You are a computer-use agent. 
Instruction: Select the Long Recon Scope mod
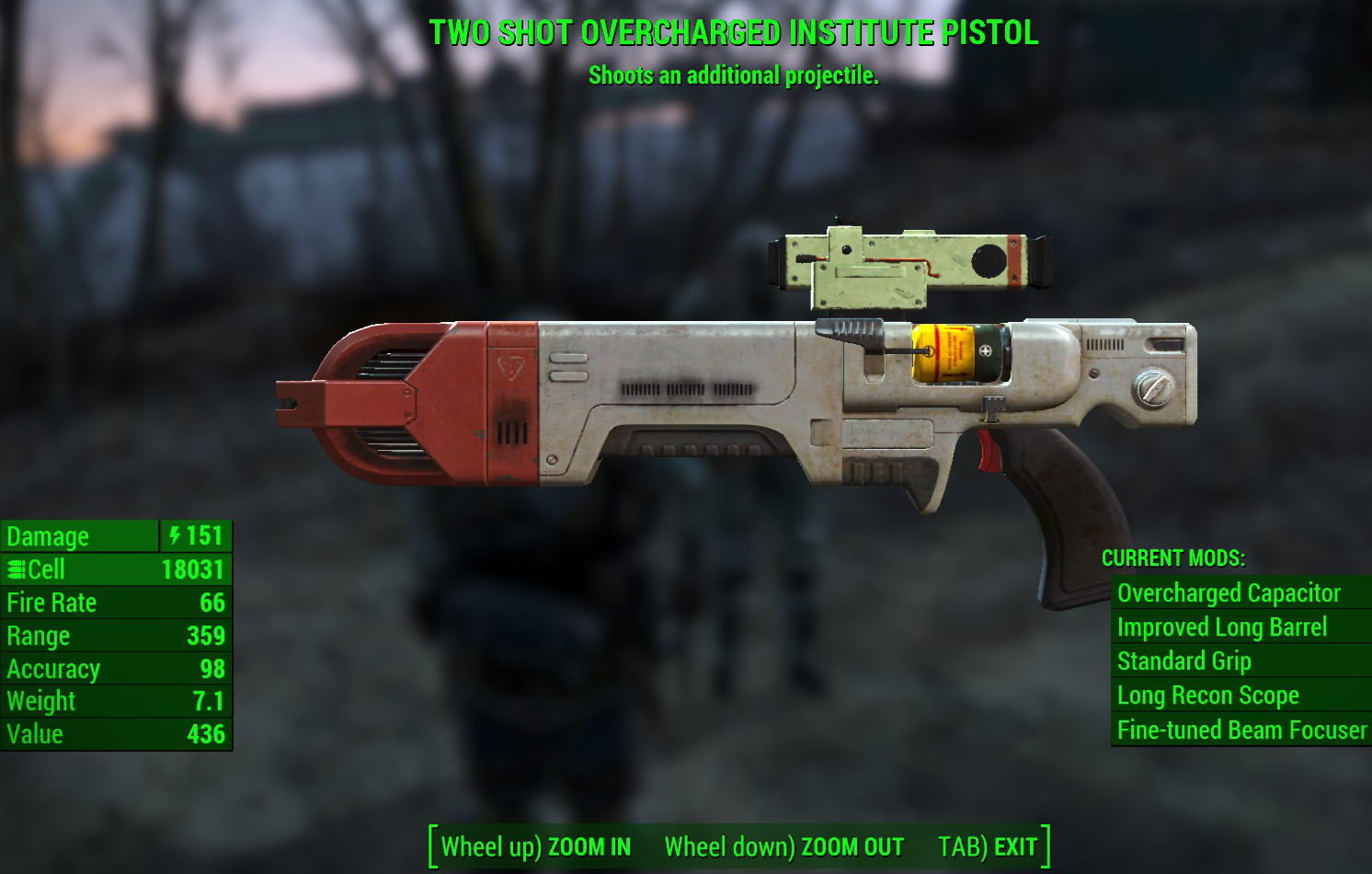pyautogui.click(x=1208, y=696)
